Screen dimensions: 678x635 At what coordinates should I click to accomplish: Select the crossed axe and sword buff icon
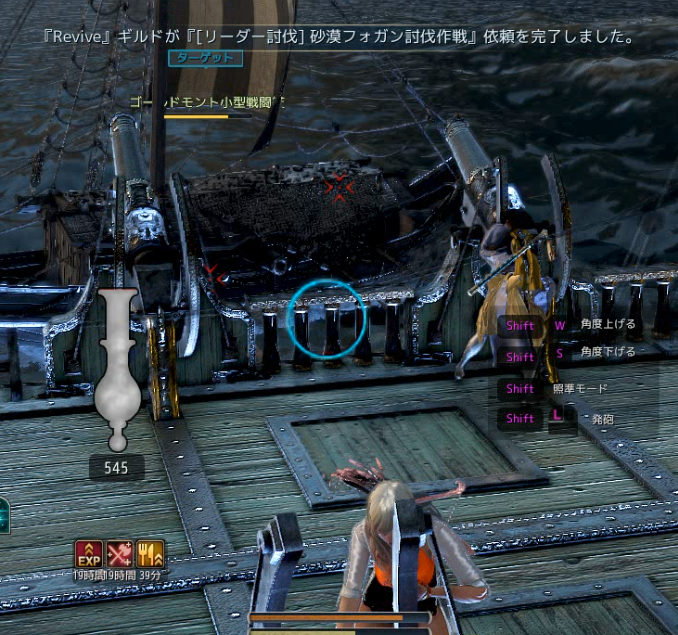point(120,553)
